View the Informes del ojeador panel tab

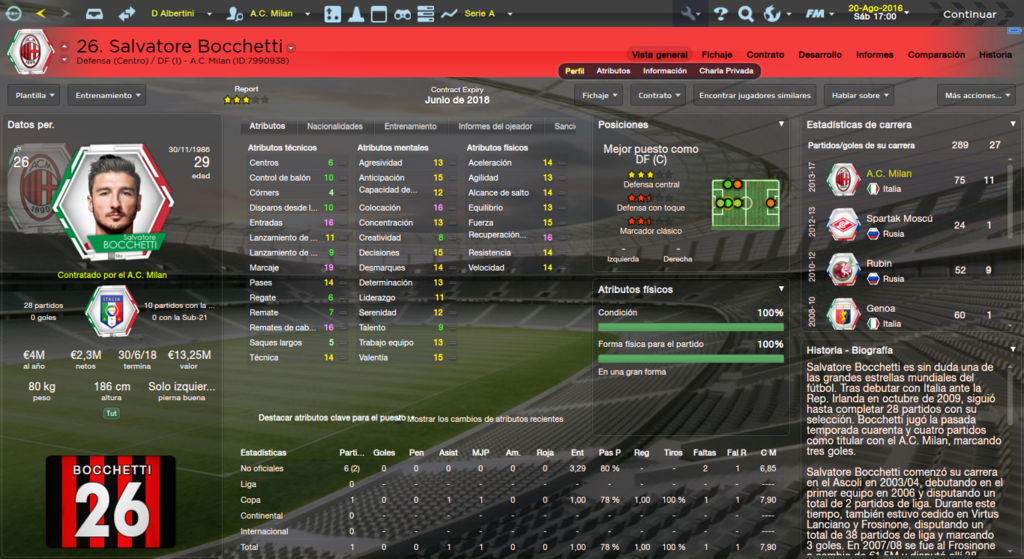coord(495,127)
